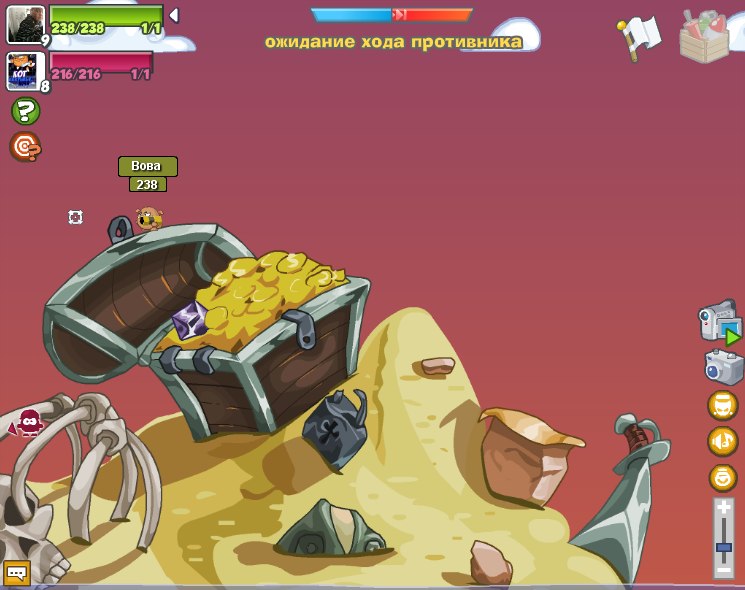The height and width of the screenshot is (590, 745).
Task: Start recording with the video camera icon
Action: (x=720, y=324)
